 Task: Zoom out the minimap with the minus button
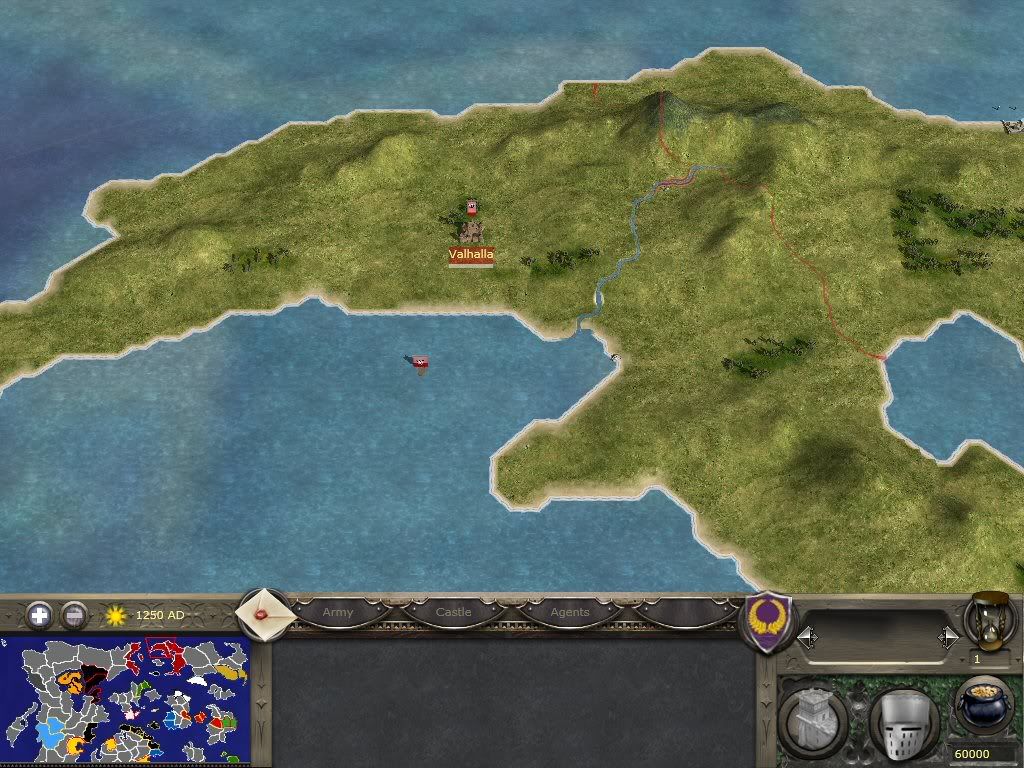(74, 615)
